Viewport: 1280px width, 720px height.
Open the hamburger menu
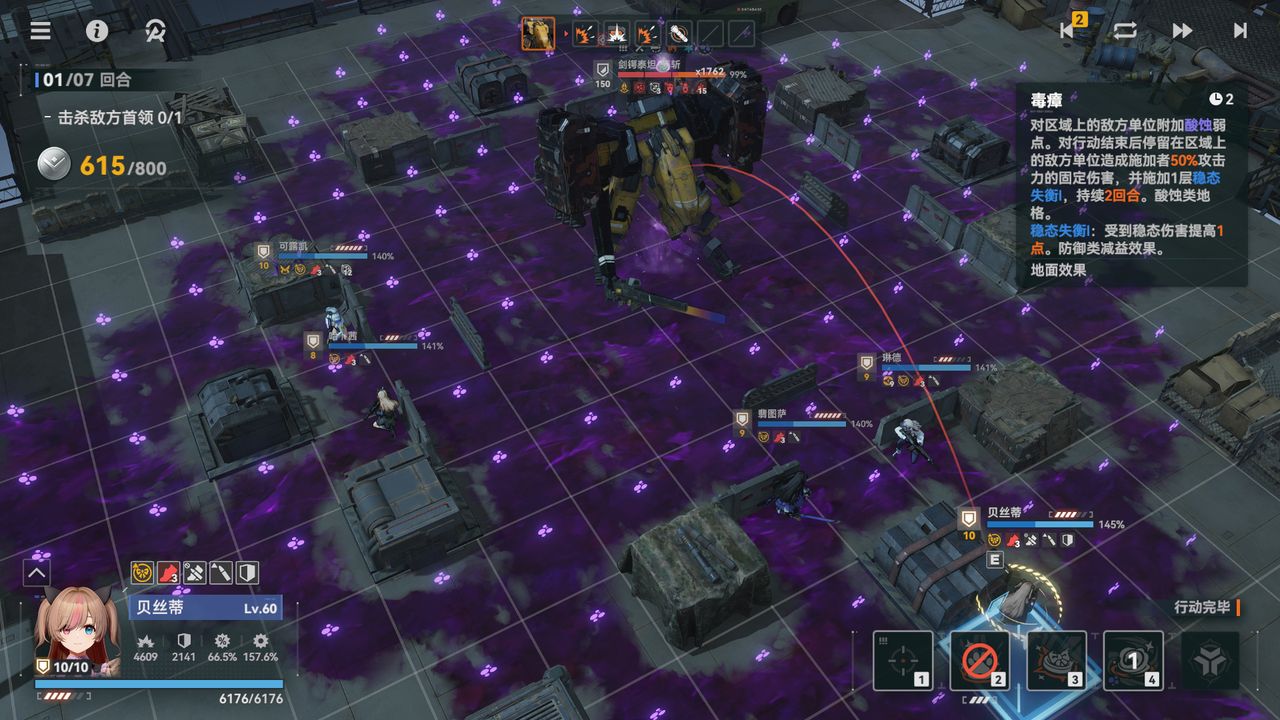click(x=40, y=30)
